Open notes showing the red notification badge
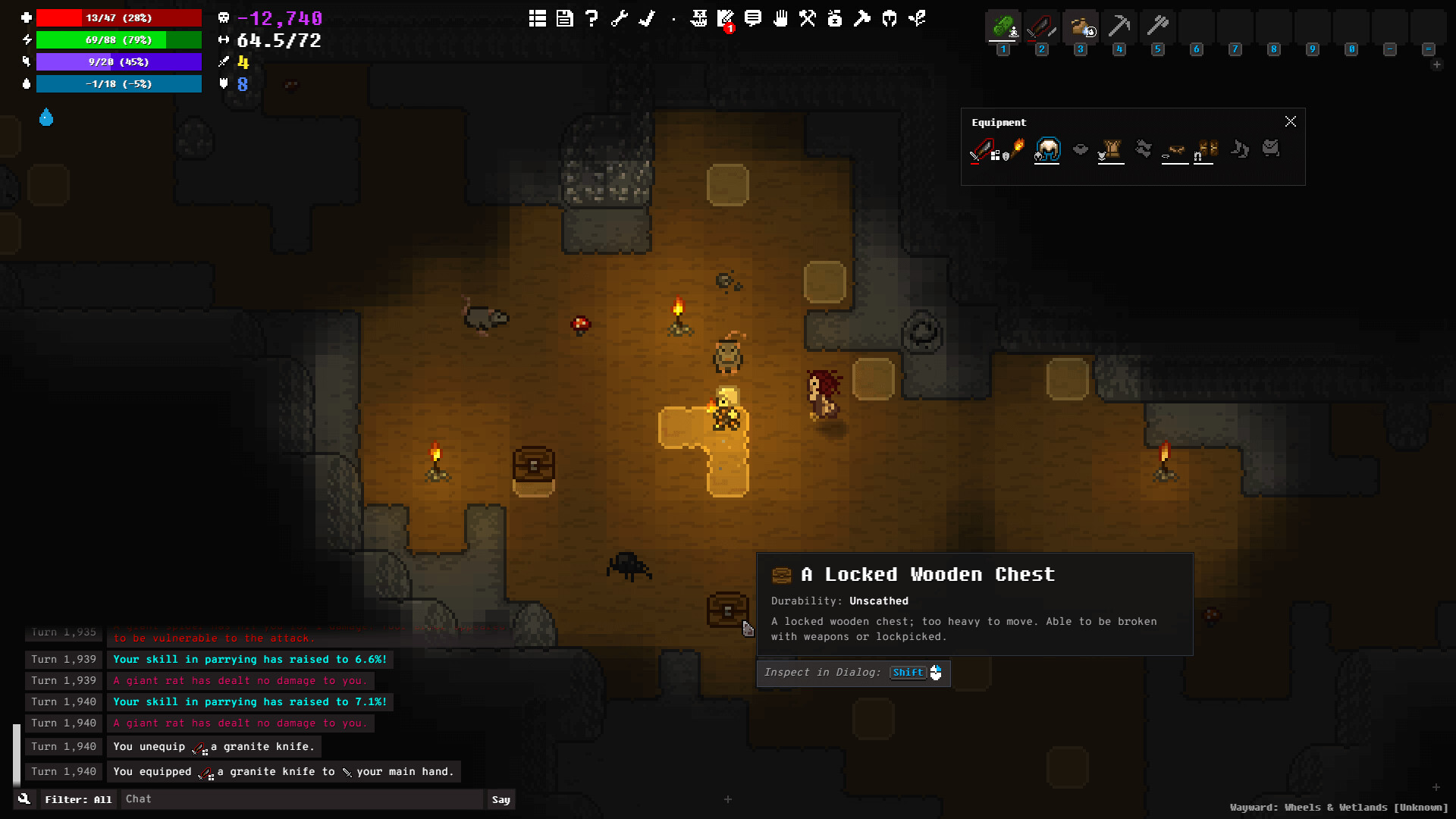Viewport: 1456px width, 819px height. [x=725, y=19]
